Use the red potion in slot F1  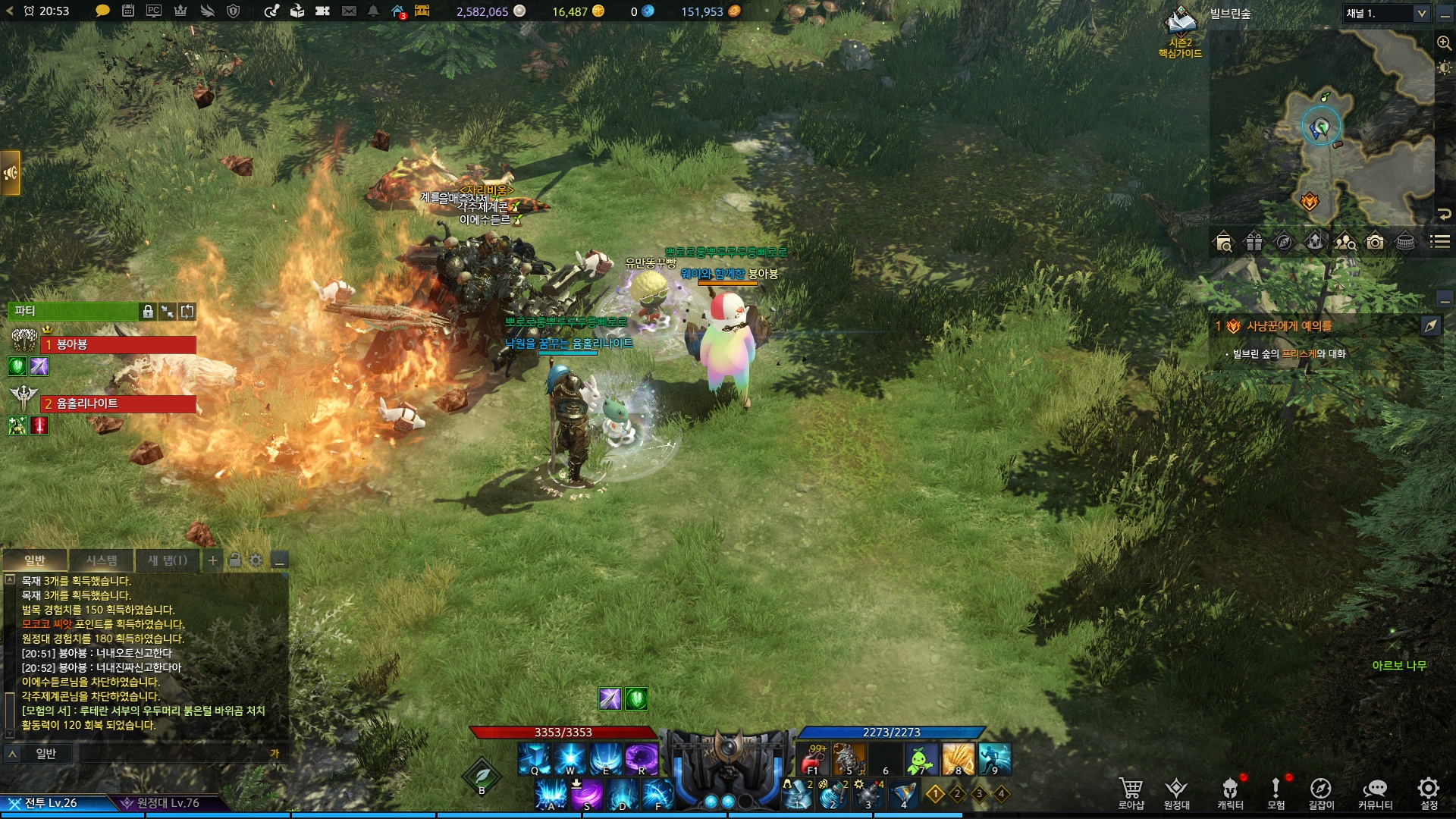click(813, 758)
